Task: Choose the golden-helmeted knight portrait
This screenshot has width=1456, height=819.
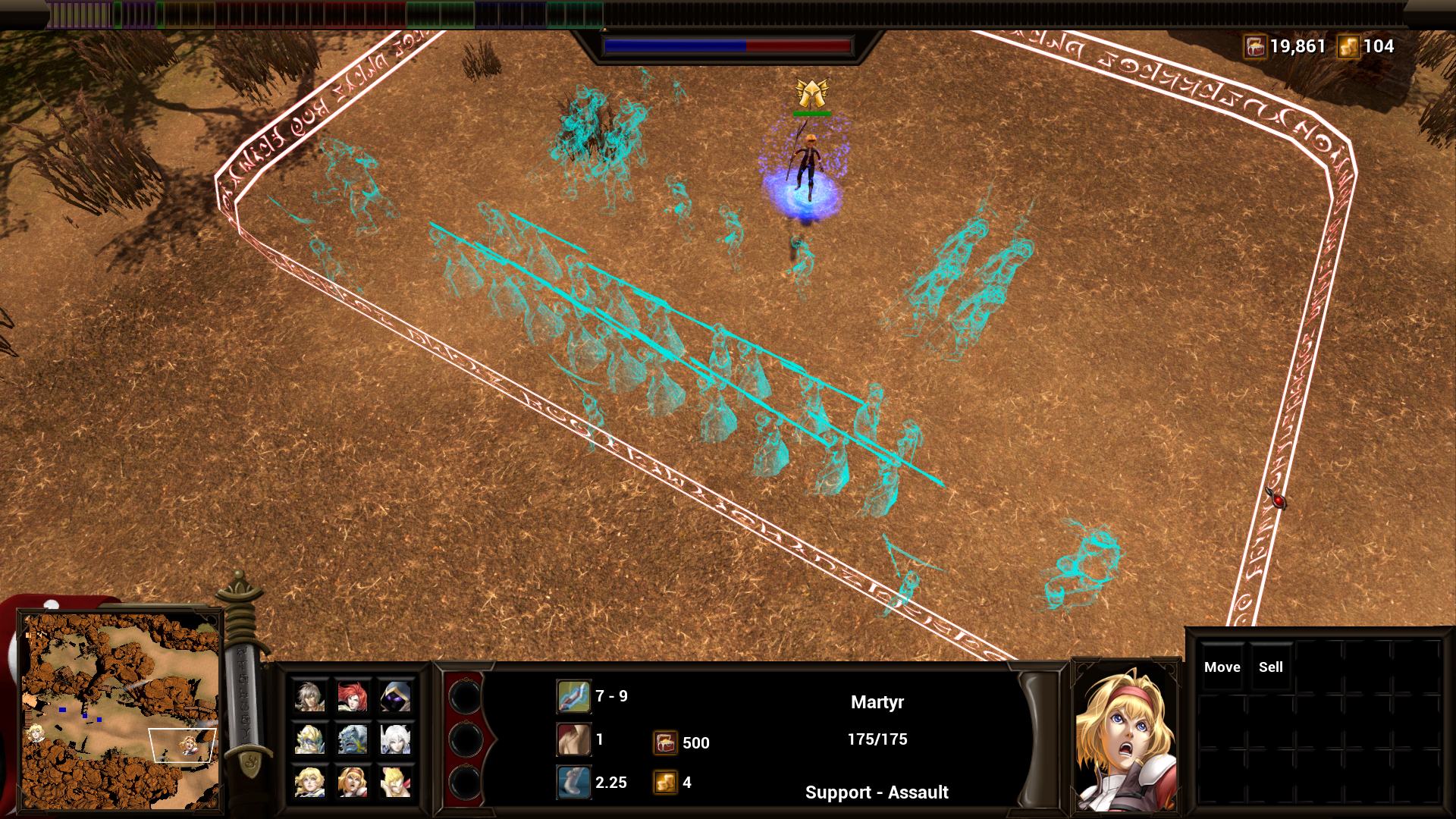Action: [x=309, y=739]
